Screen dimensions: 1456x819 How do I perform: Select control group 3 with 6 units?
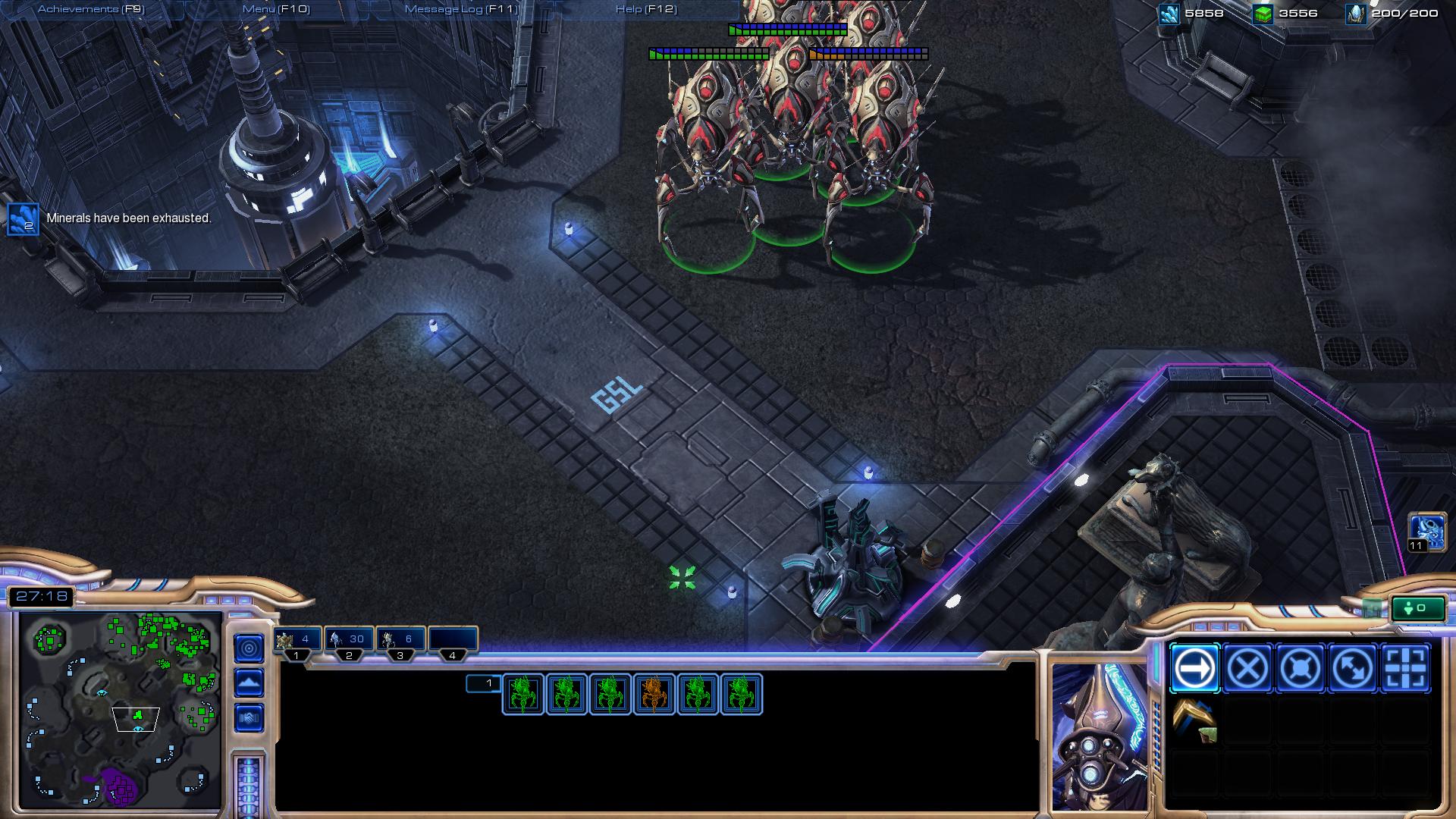coord(400,641)
